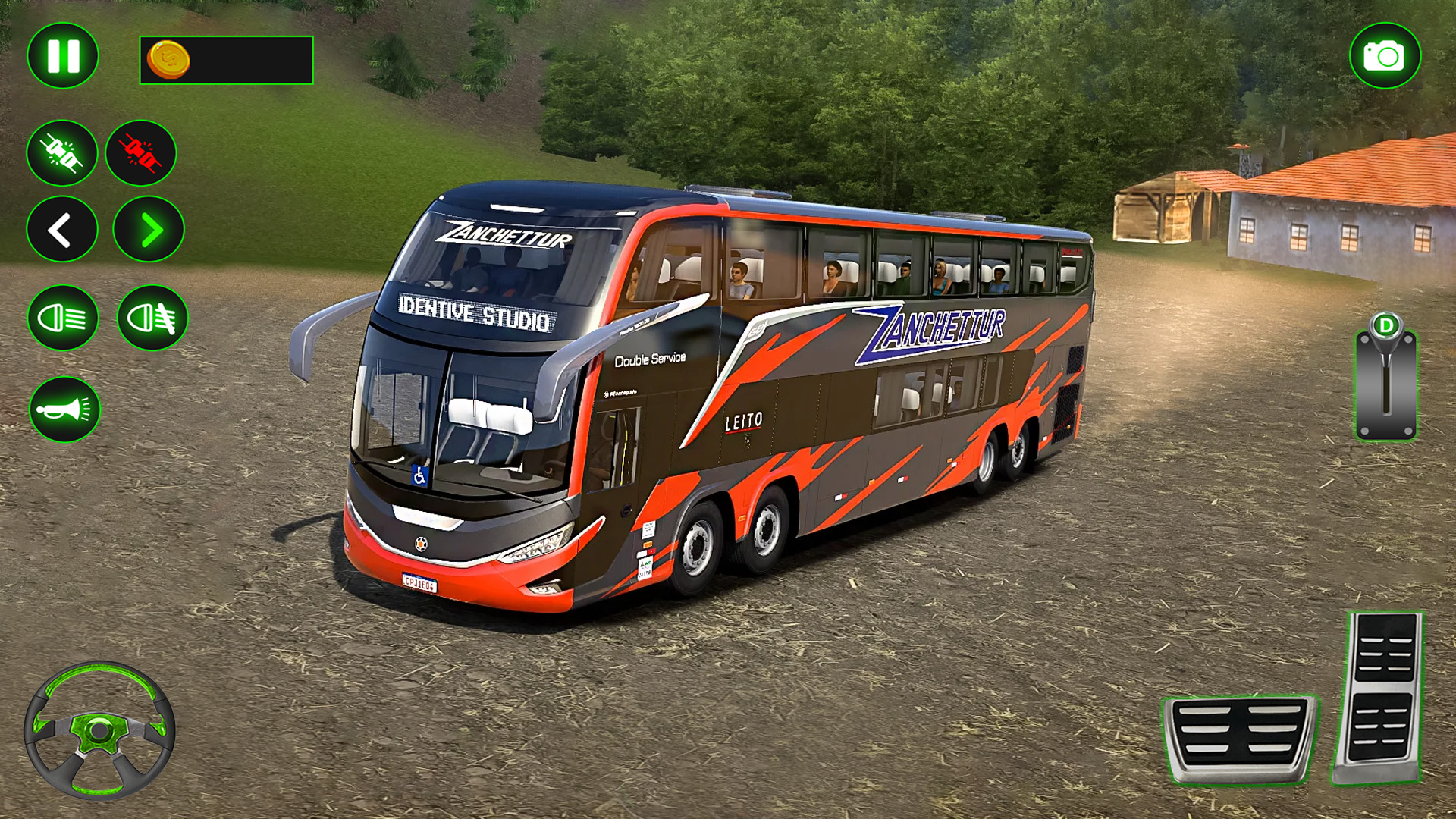Viewport: 1456px width, 819px height.
Task: Grab the steering wheel
Action: (x=99, y=728)
